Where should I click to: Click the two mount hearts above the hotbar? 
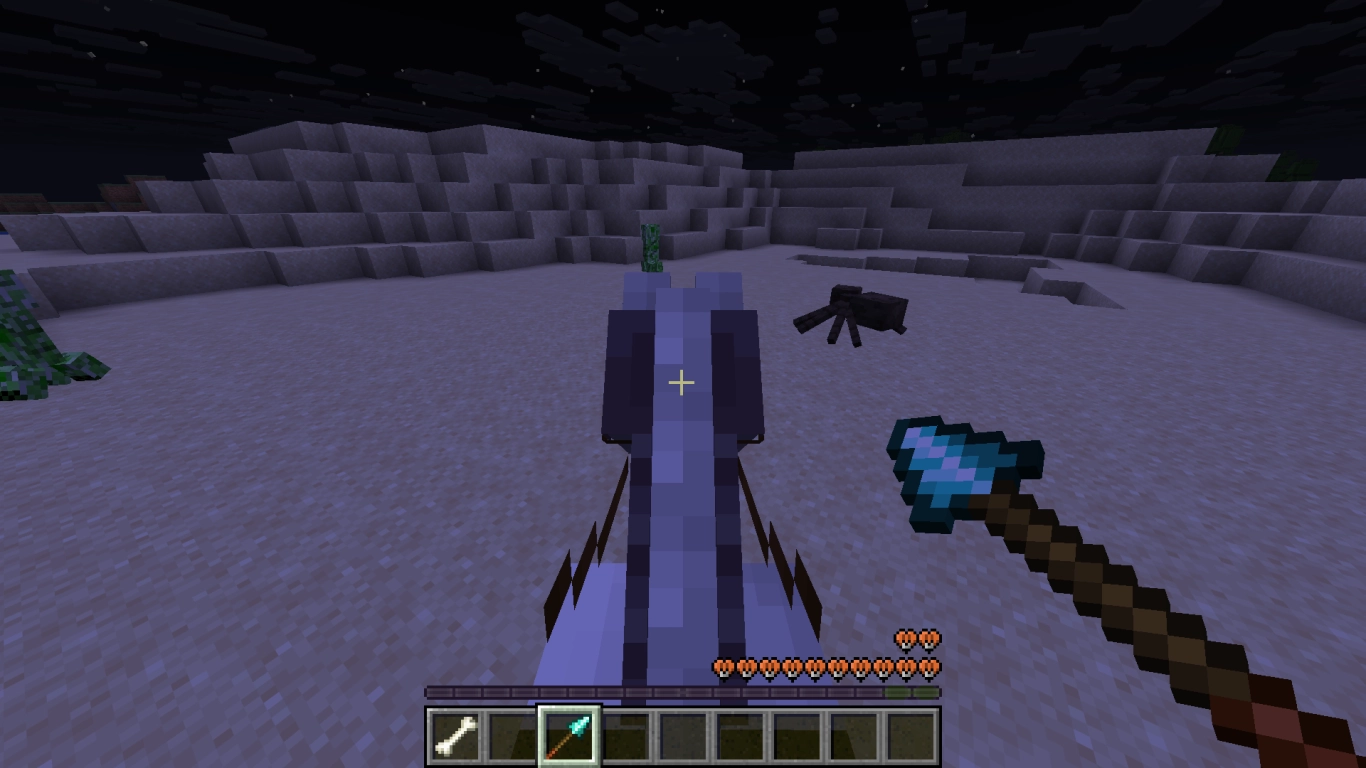tap(918, 638)
